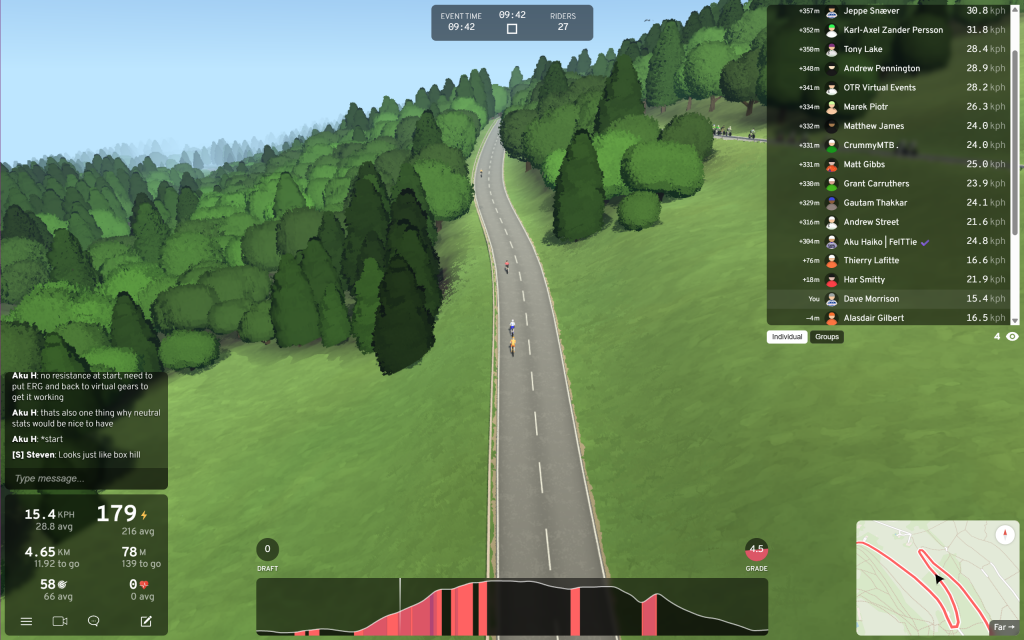Screen dimensions: 1024x640
Task: Select Alasdair Gilbert in the rider list
Action: (x=892, y=318)
